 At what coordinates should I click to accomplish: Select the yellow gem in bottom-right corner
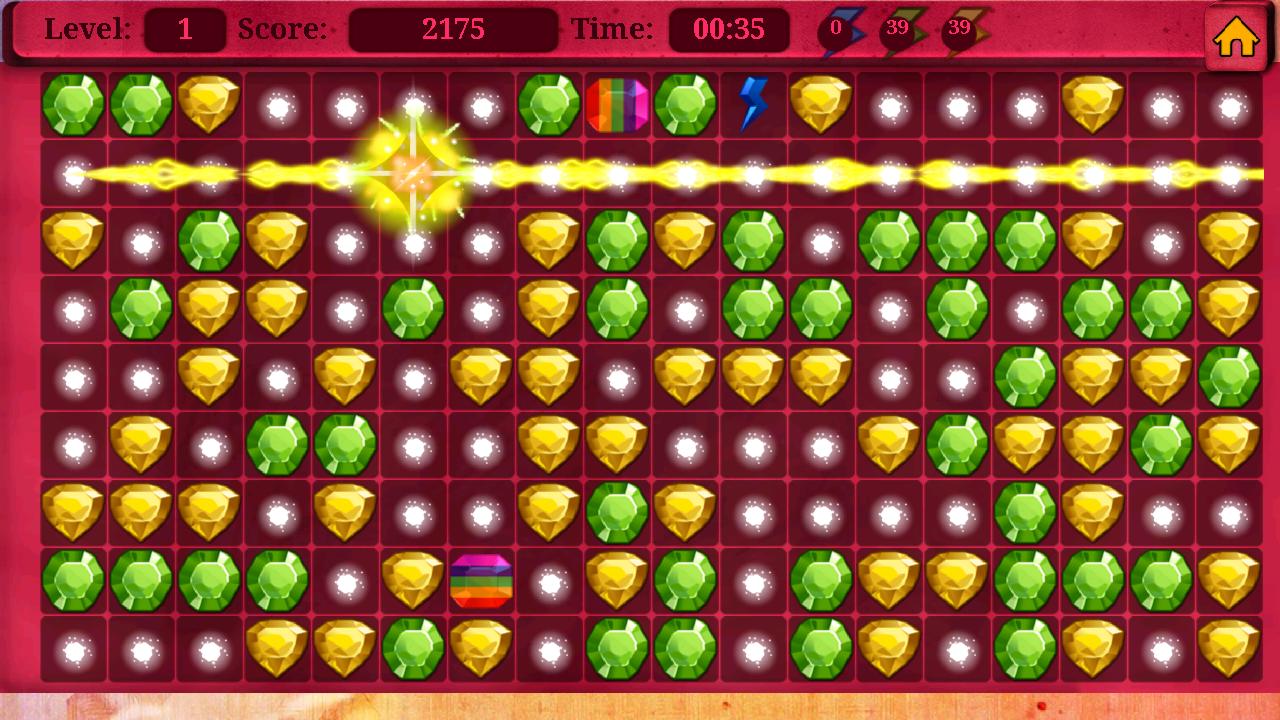[1230, 650]
